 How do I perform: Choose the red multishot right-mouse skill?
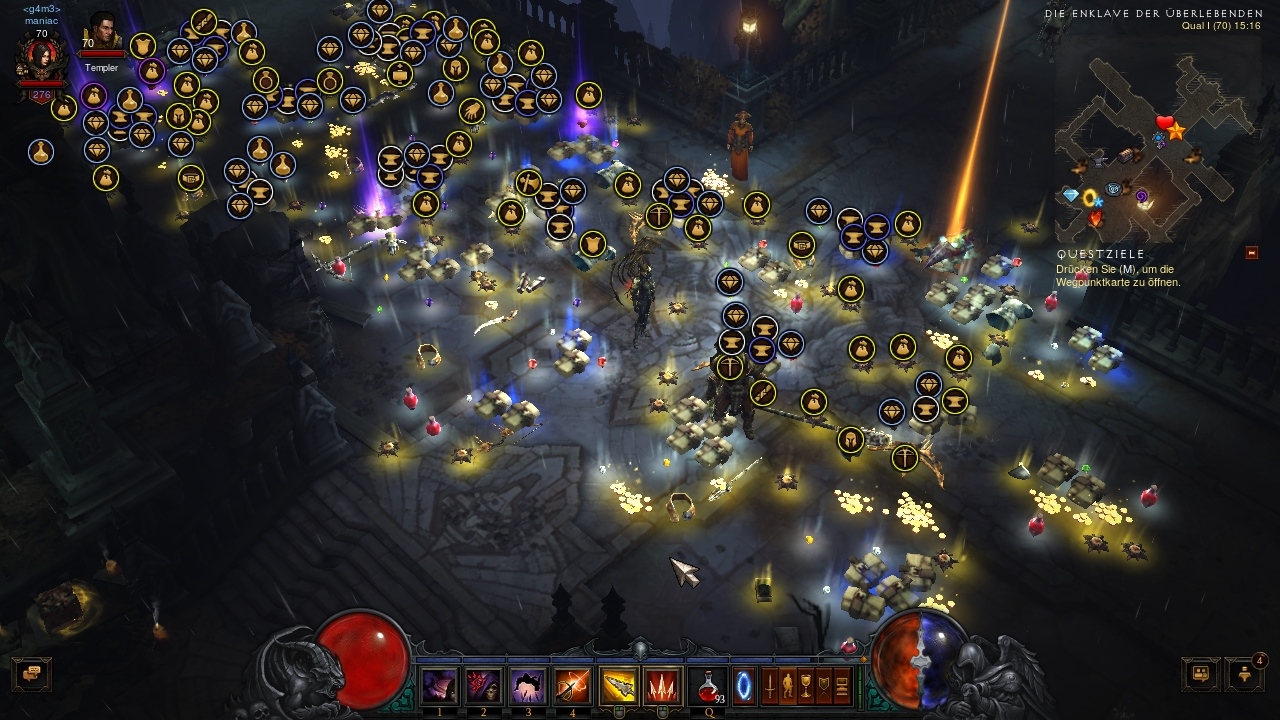661,686
